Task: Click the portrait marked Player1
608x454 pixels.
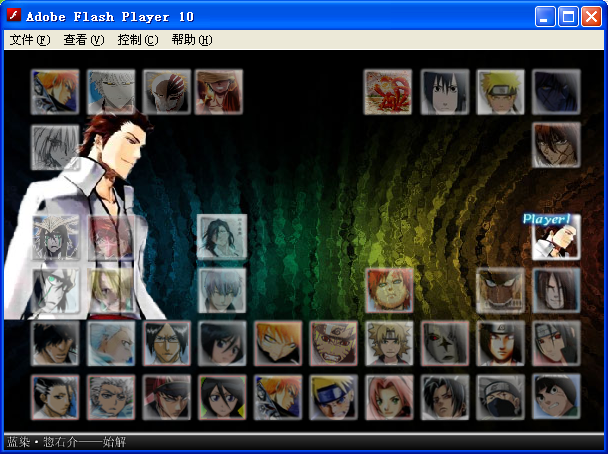Action: pyautogui.click(x=555, y=240)
